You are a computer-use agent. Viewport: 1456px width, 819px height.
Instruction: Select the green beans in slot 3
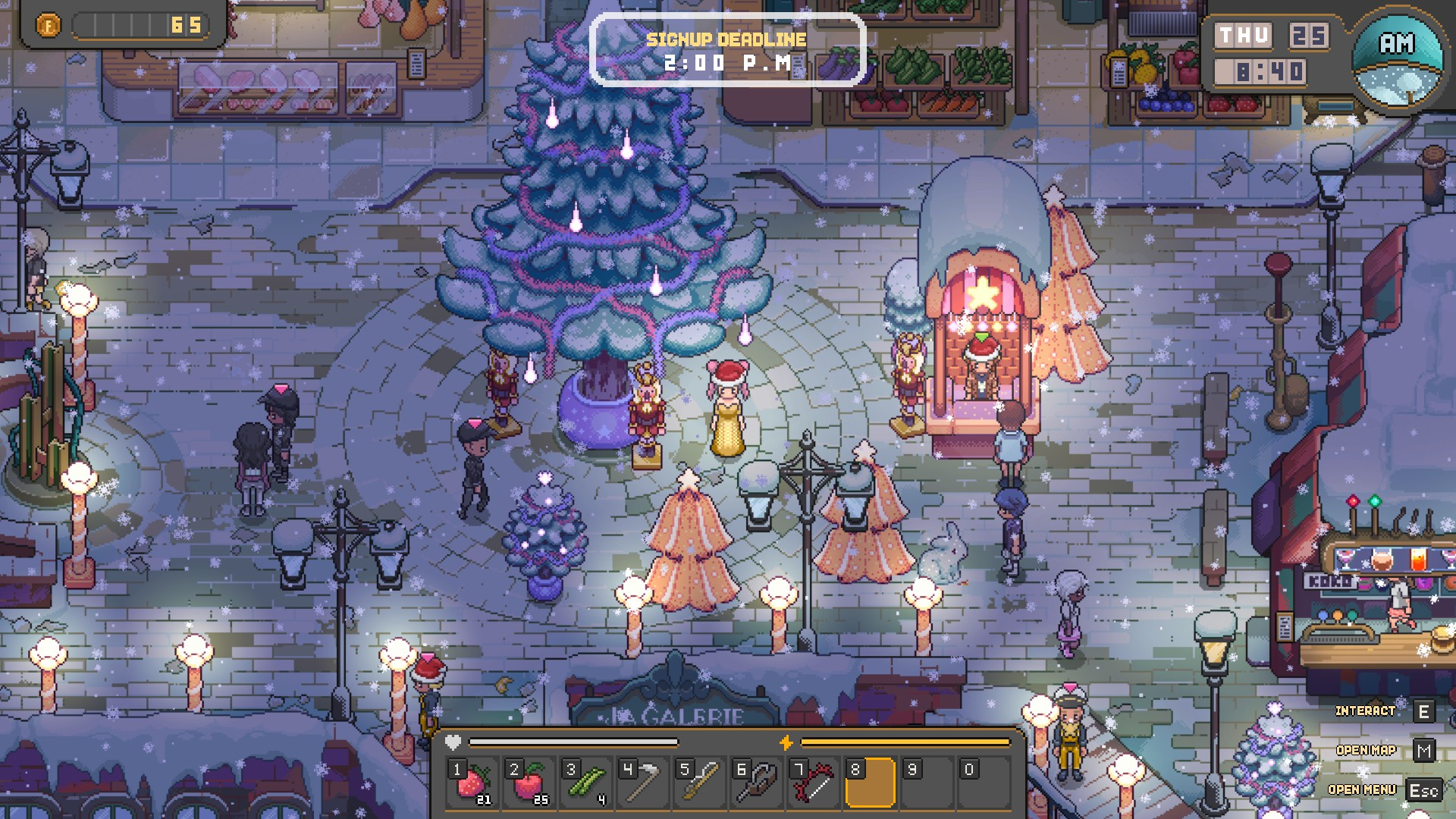[586, 783]
